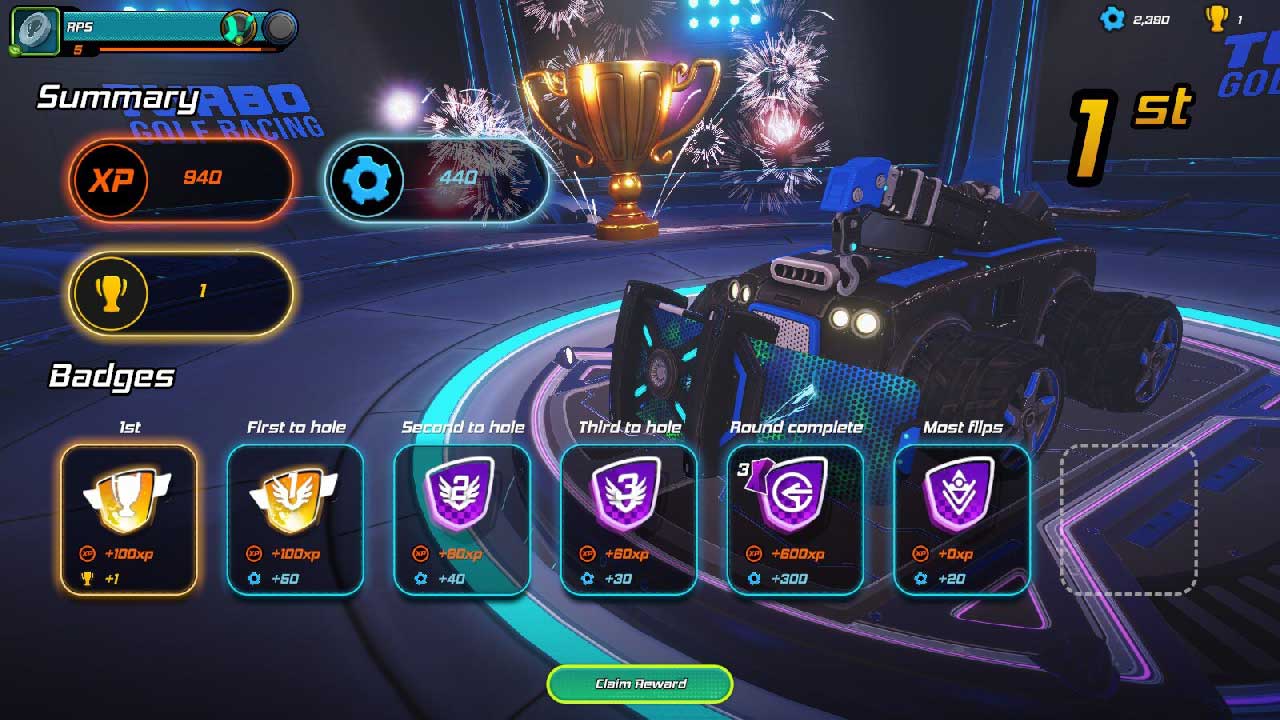
Task: Claim the reward with the green button
Action: point(640,684)
